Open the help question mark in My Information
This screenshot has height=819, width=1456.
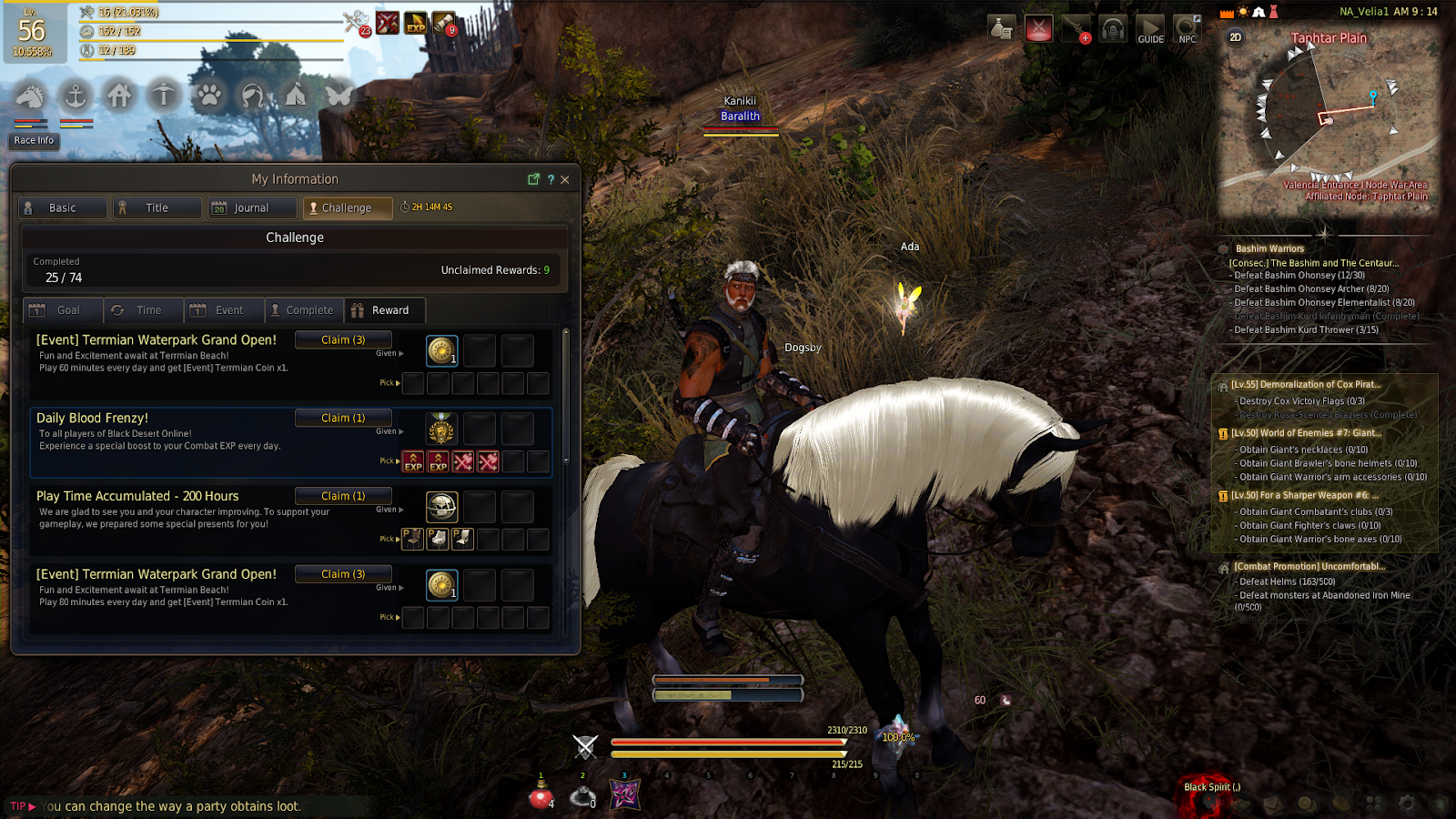[551, 179]
